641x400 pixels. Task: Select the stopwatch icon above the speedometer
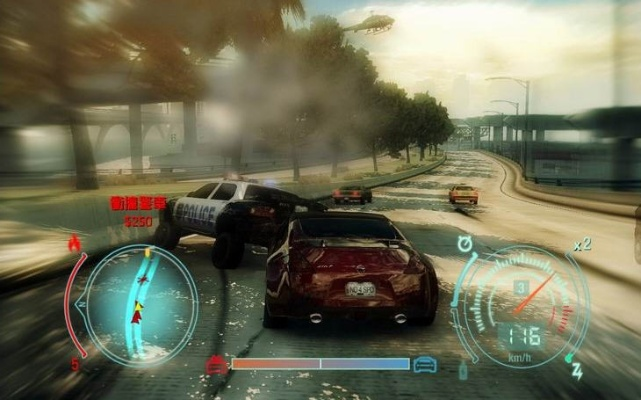466,243
